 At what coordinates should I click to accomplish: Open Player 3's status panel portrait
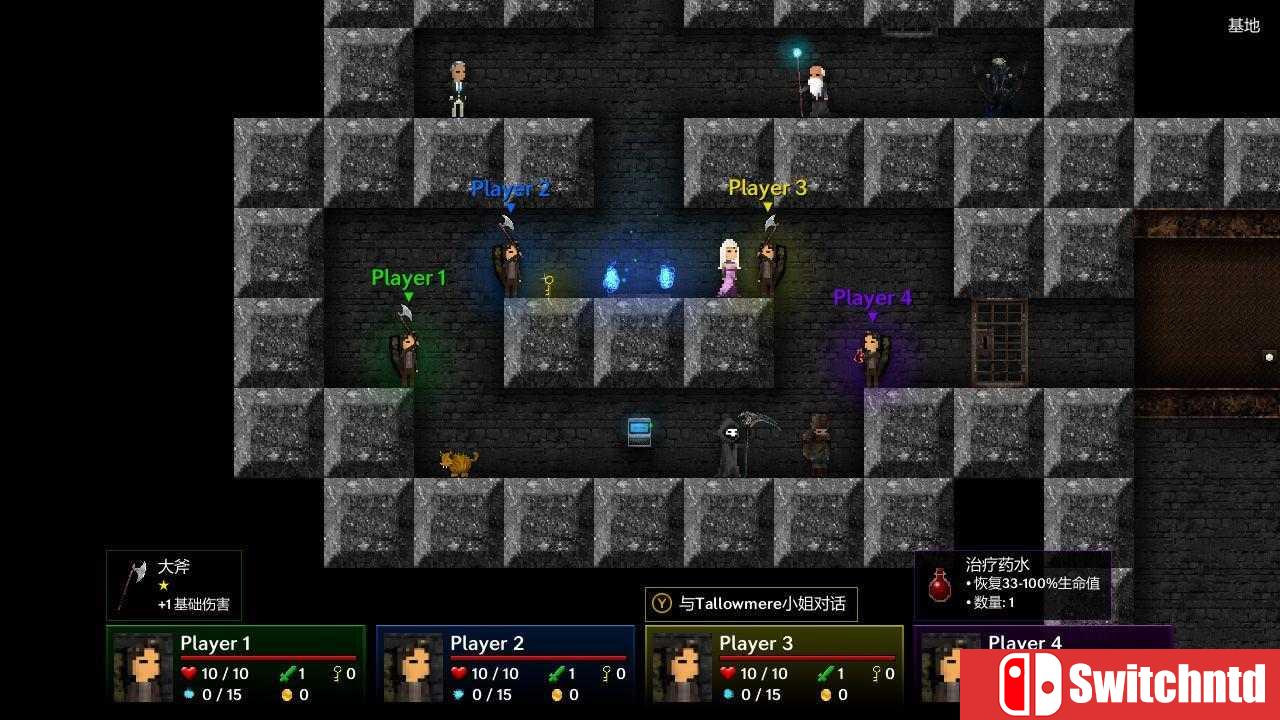point(682,667)
